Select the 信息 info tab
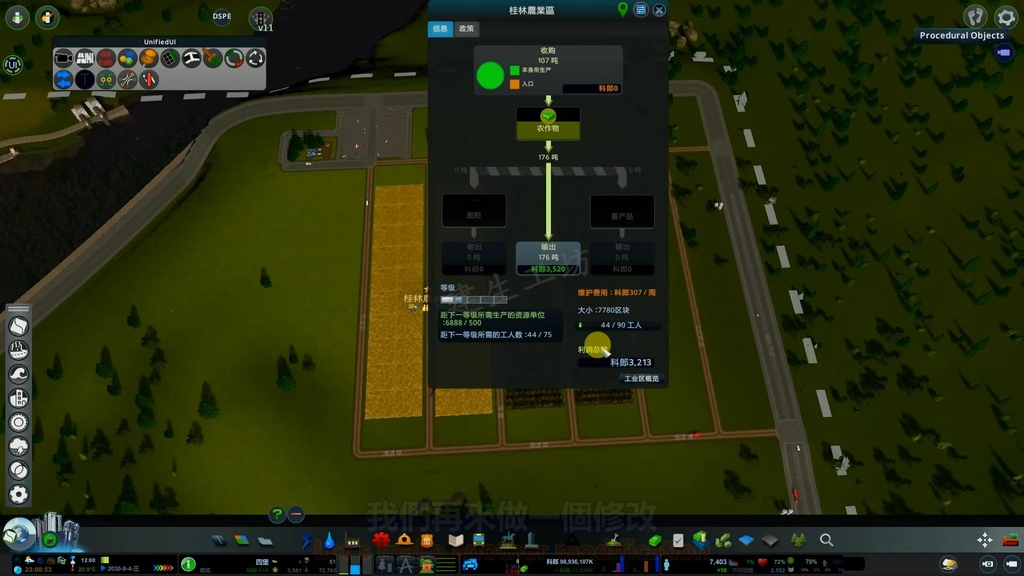 click(x=440, y=29)
